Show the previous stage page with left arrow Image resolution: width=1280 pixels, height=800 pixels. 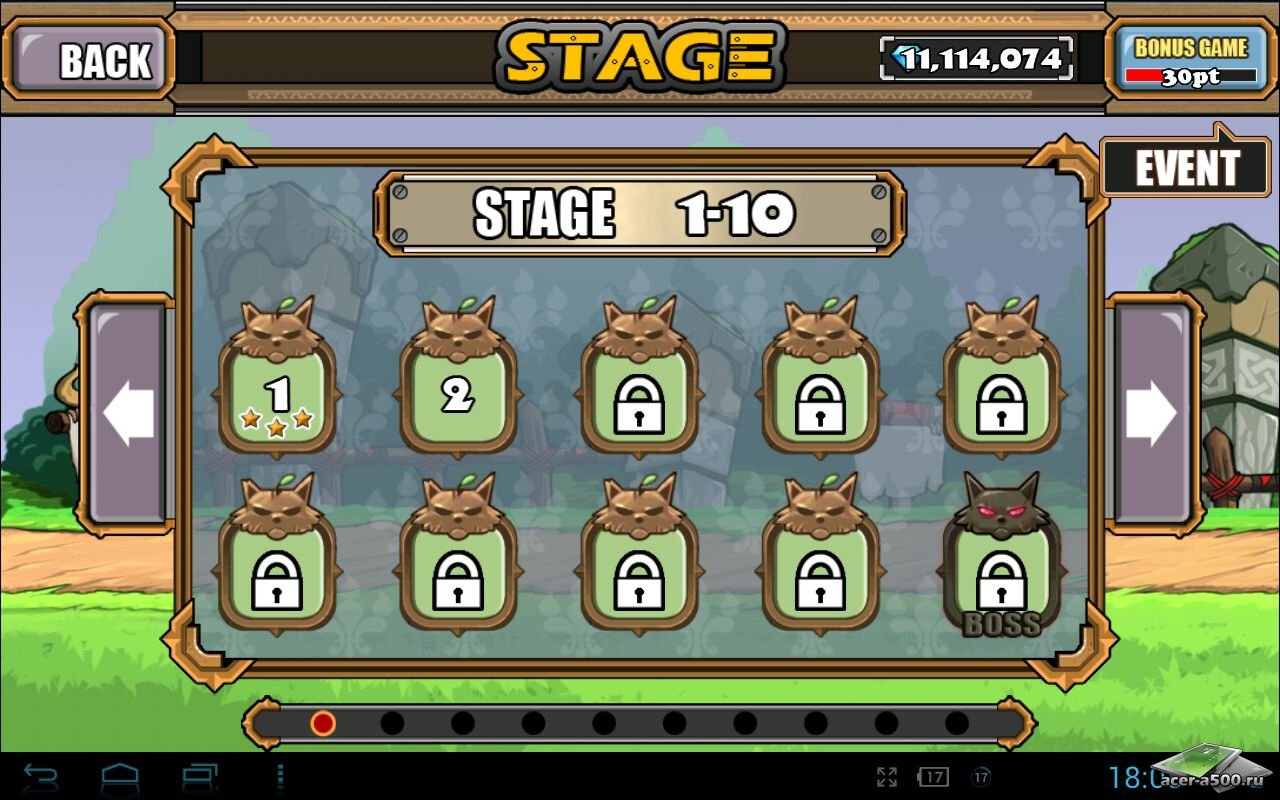coord(128,413)
